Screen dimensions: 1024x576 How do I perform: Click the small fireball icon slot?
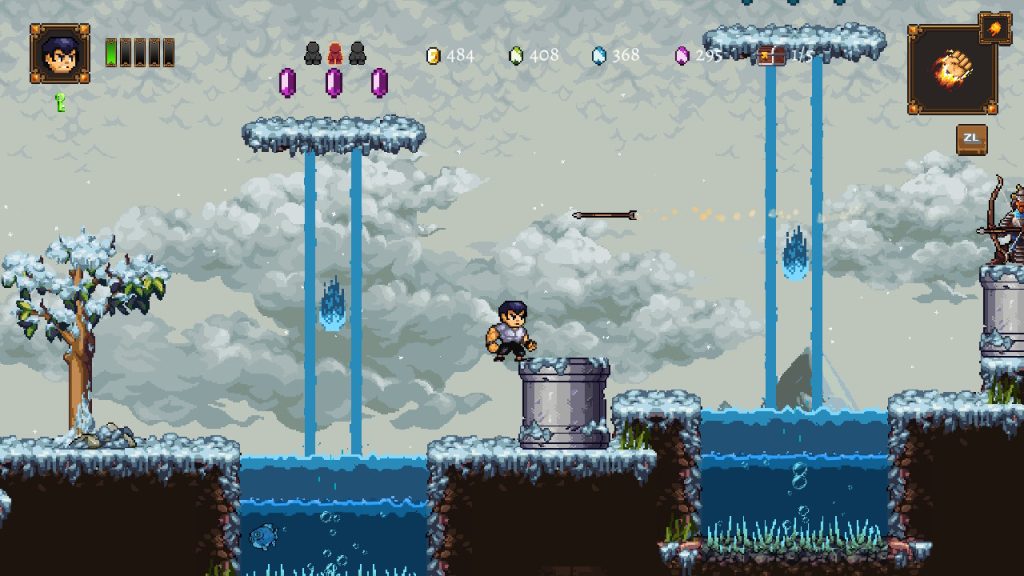[995, 27]
